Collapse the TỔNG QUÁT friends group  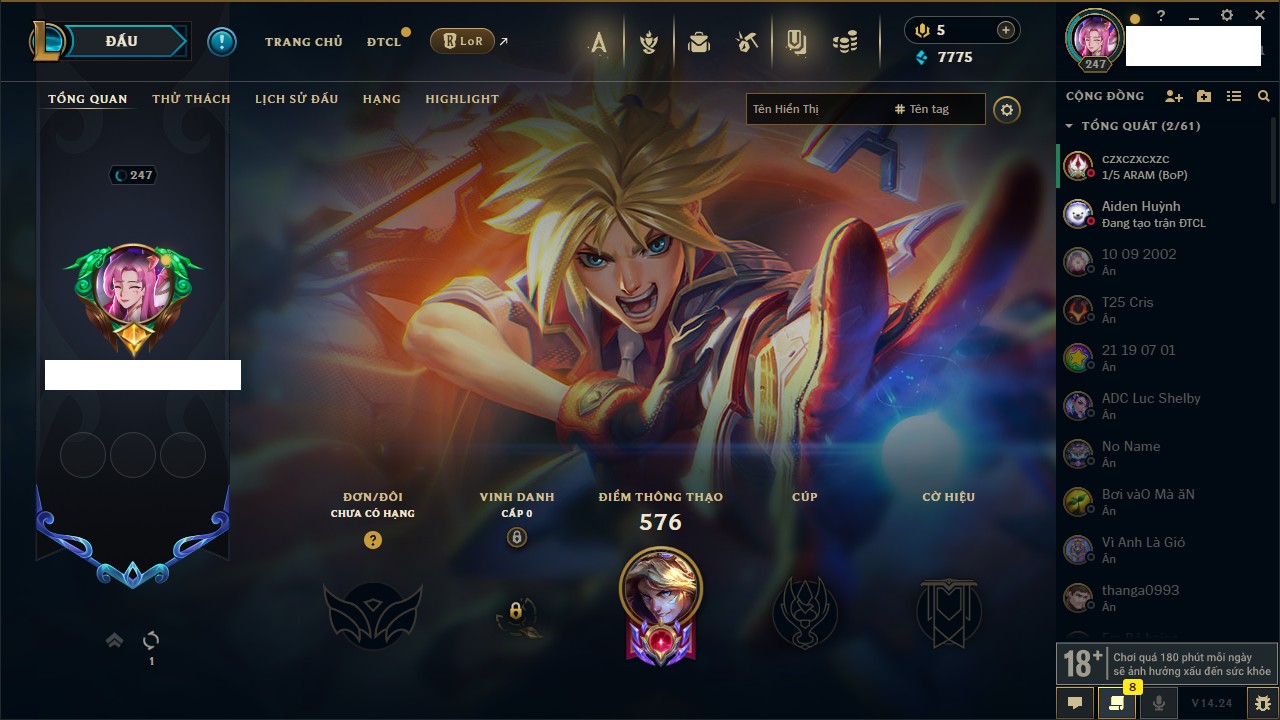pos(1070,126)
